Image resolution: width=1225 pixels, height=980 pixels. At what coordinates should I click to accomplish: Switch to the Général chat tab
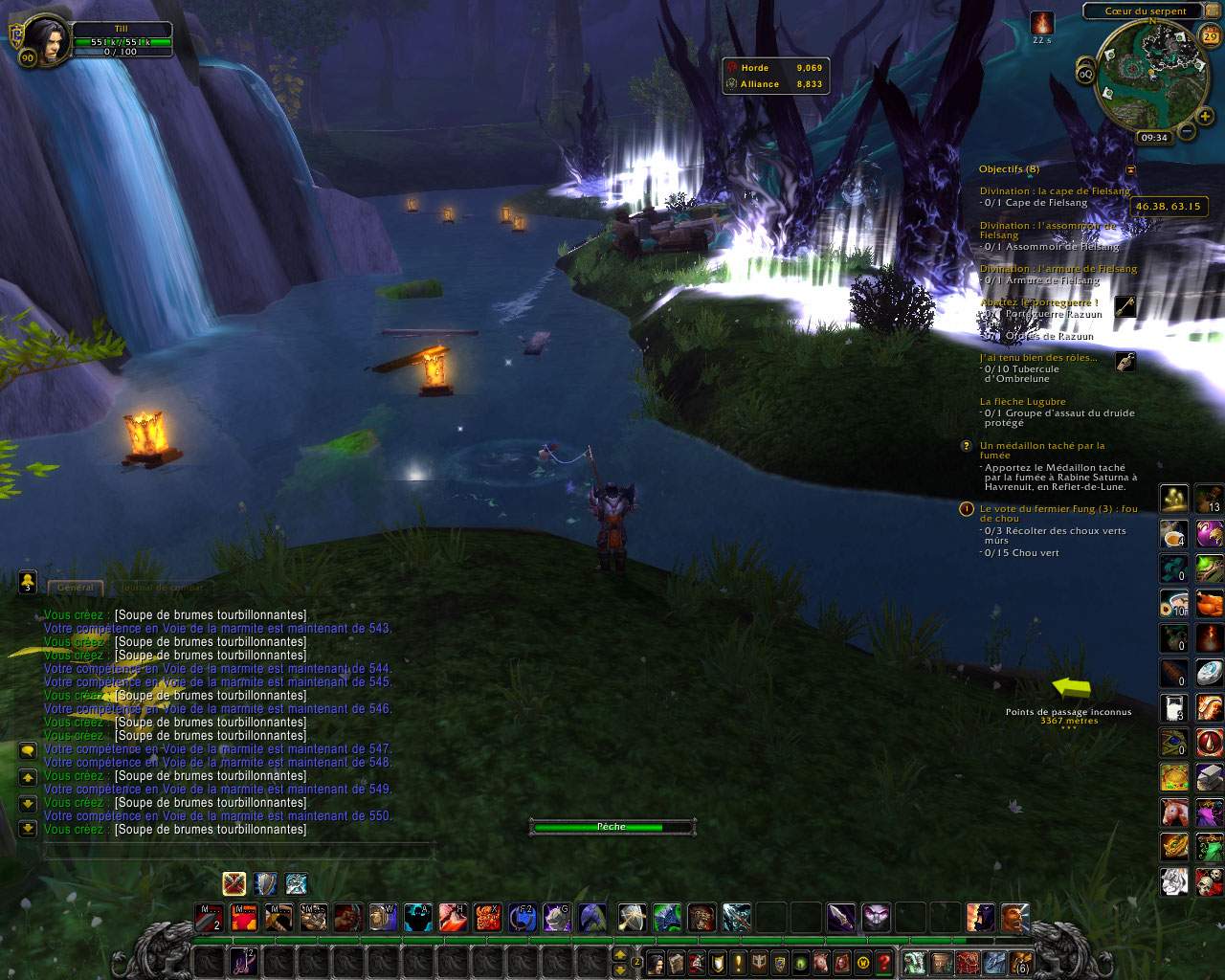click(x=76, y=587)
